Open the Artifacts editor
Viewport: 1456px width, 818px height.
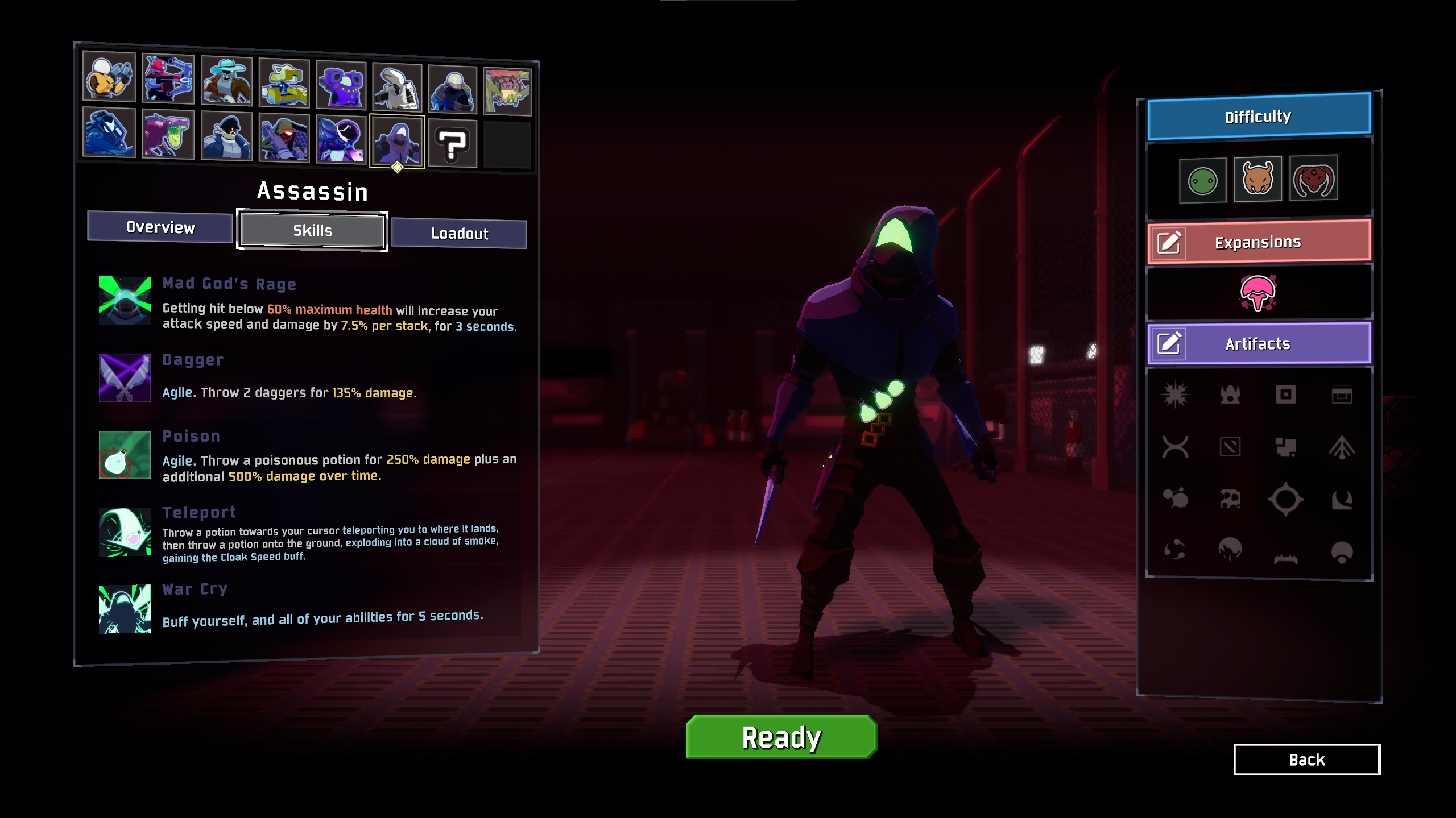pos(1170,343)
